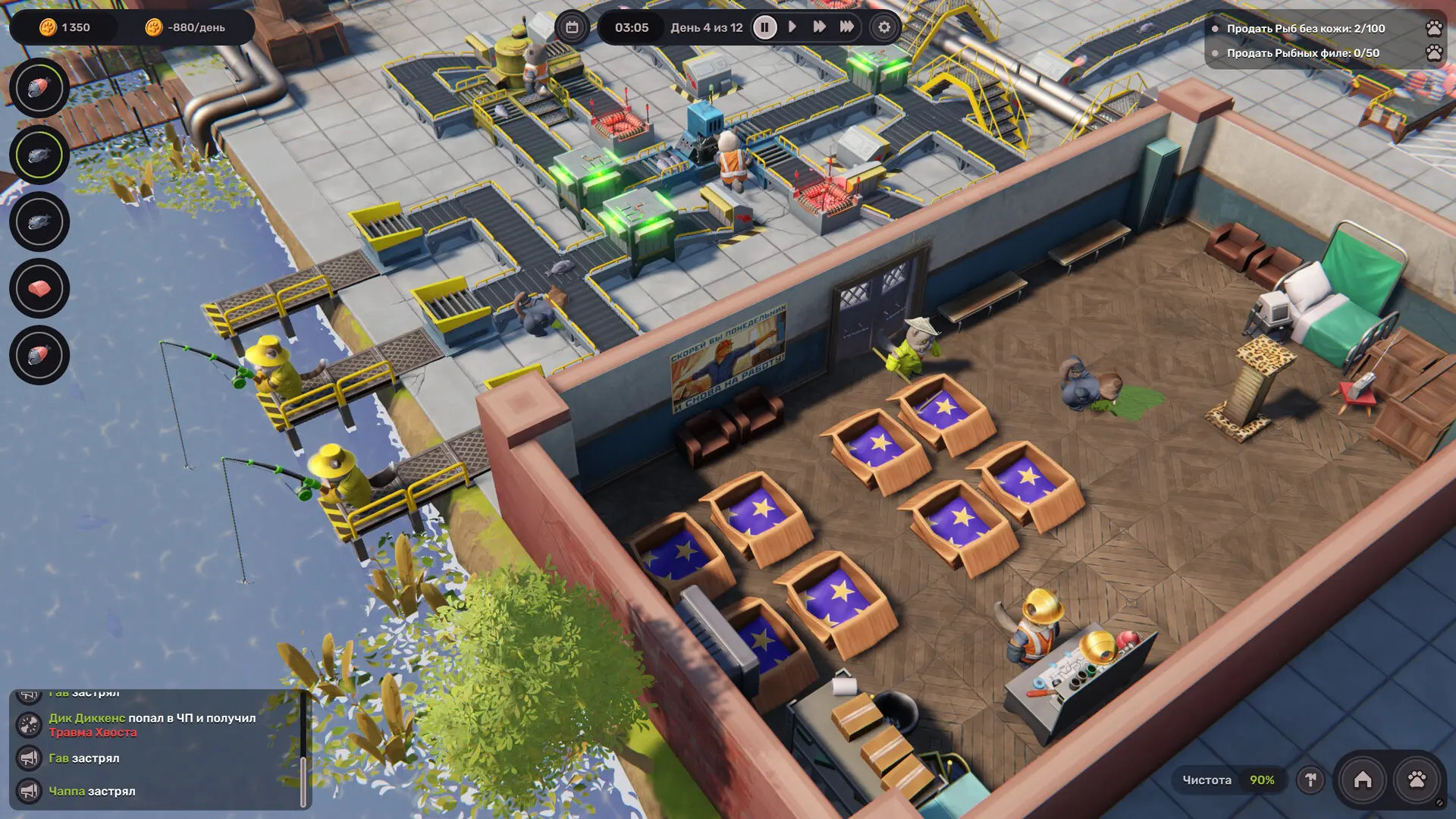Switch to double fast-forward speed
Screen dimensions: 1456x819
pos(819,27)
